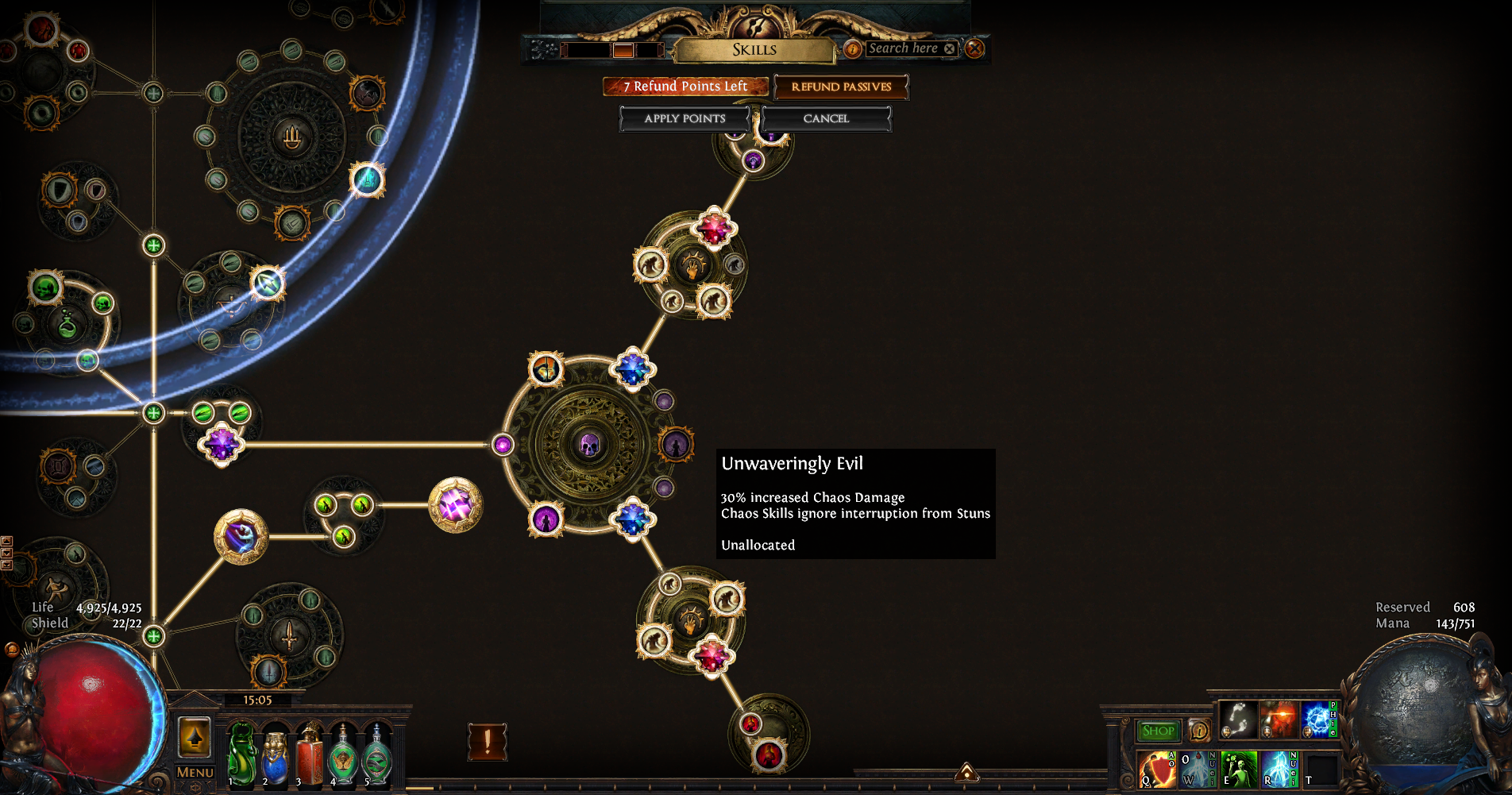Click the glowing exclamation notification scroll icon

(x=488, y=739)
